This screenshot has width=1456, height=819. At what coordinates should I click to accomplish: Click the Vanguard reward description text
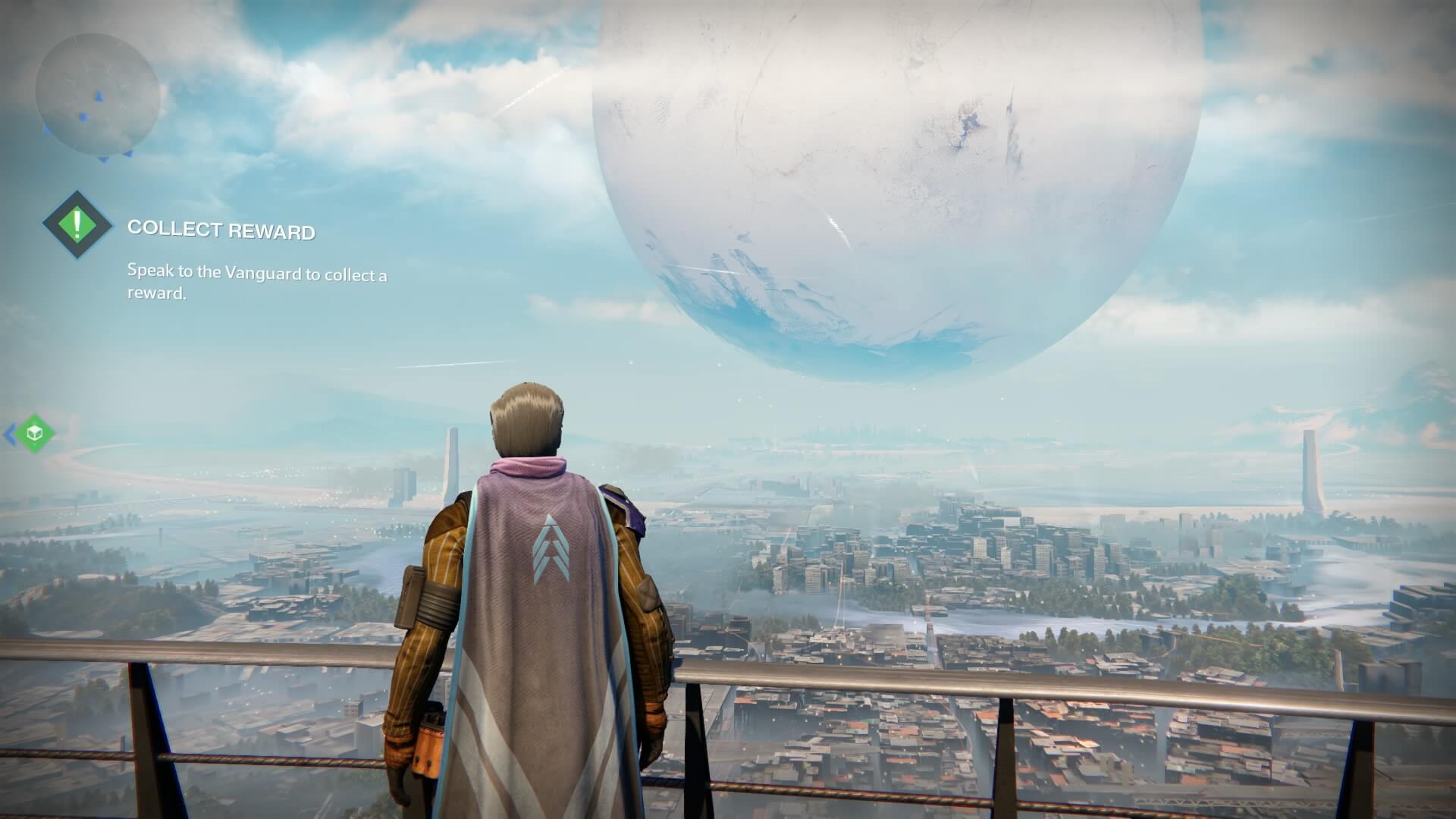256,283
